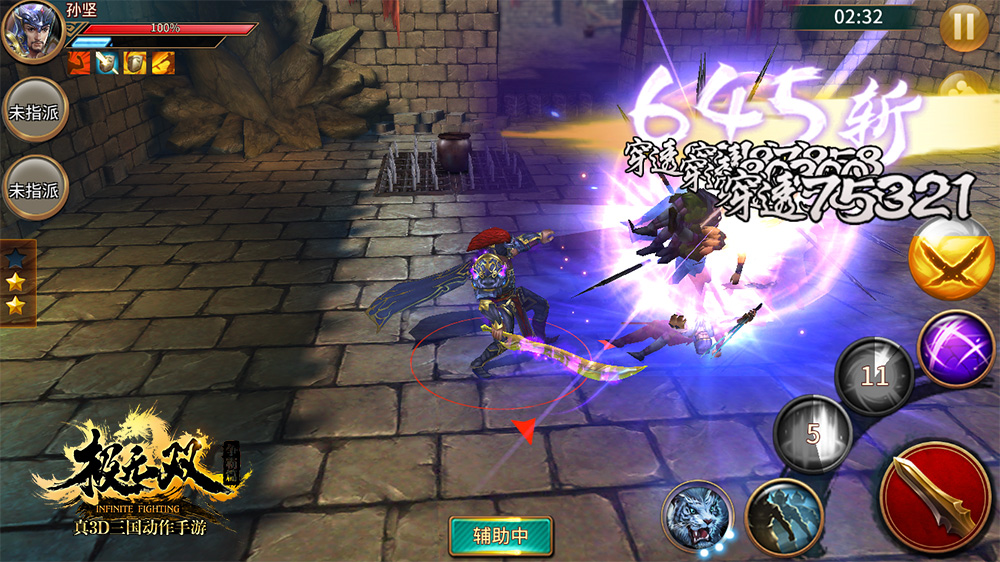Cast the purple slash skill
The width and height of the screenshot is (1000, 562).
coord(955,348)
